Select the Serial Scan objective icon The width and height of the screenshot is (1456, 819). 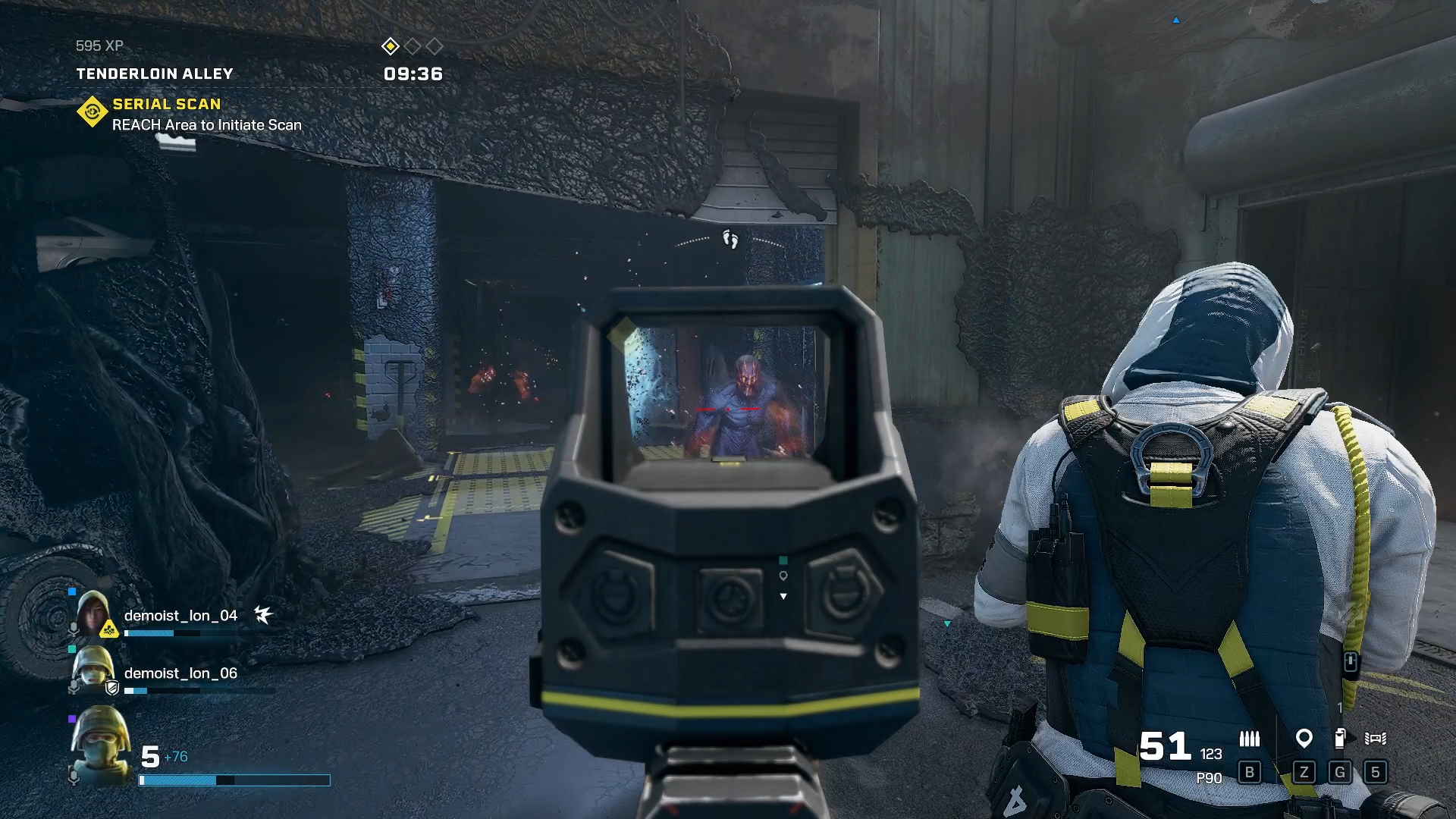92,112
